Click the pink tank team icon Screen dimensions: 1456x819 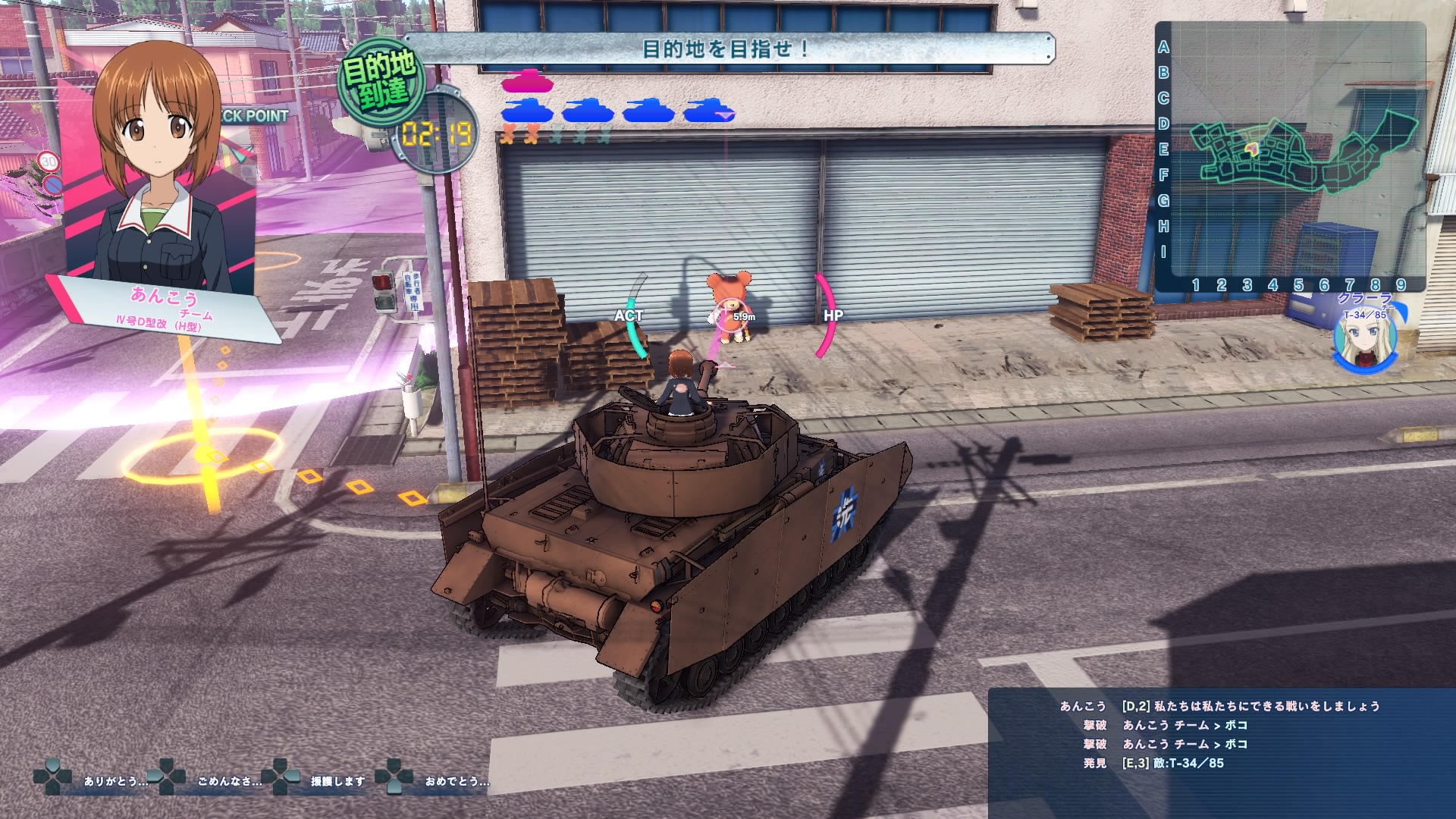click(x=527, y=81)
